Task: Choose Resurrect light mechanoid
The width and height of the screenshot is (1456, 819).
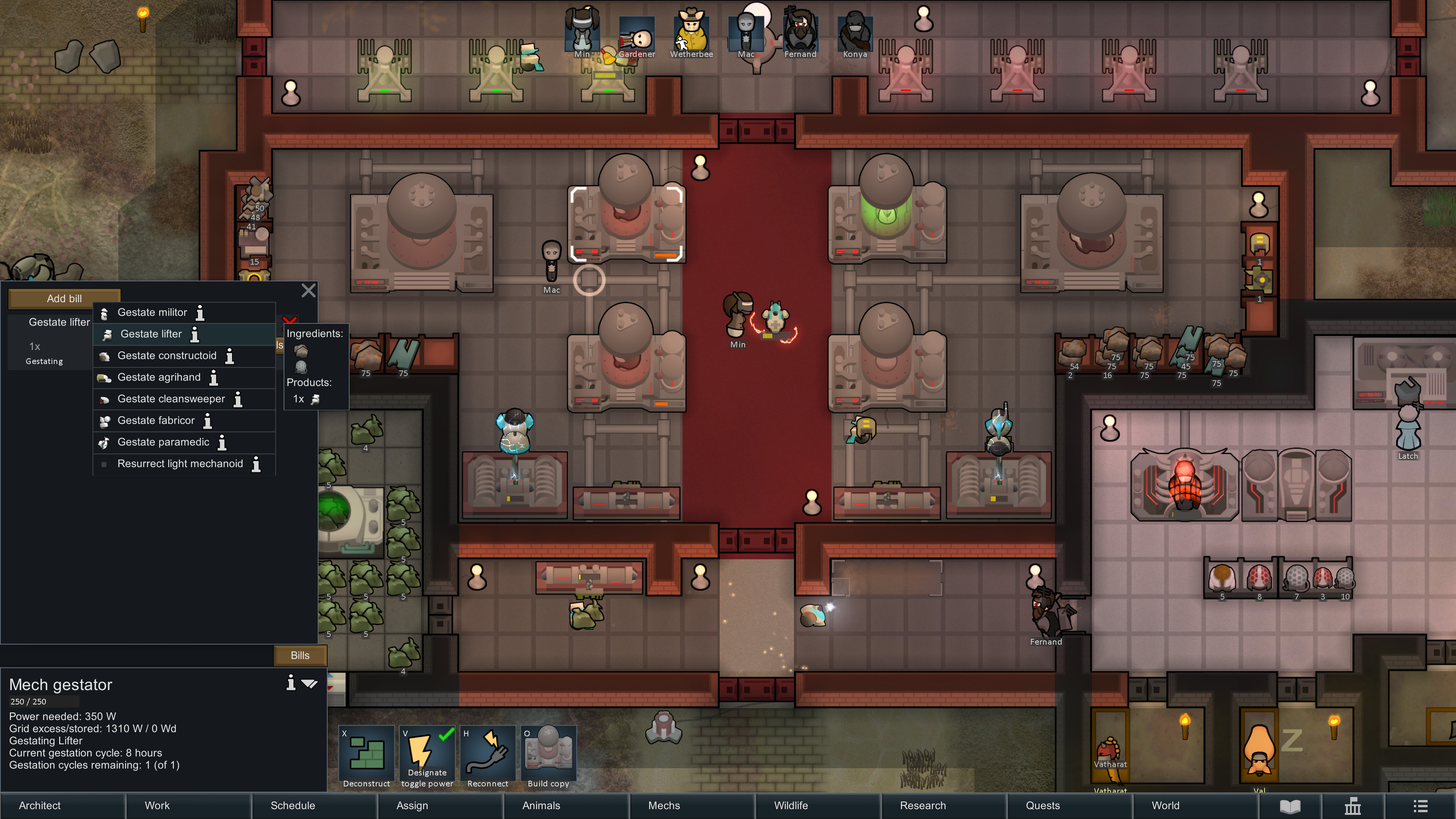Action: point(180,463)
